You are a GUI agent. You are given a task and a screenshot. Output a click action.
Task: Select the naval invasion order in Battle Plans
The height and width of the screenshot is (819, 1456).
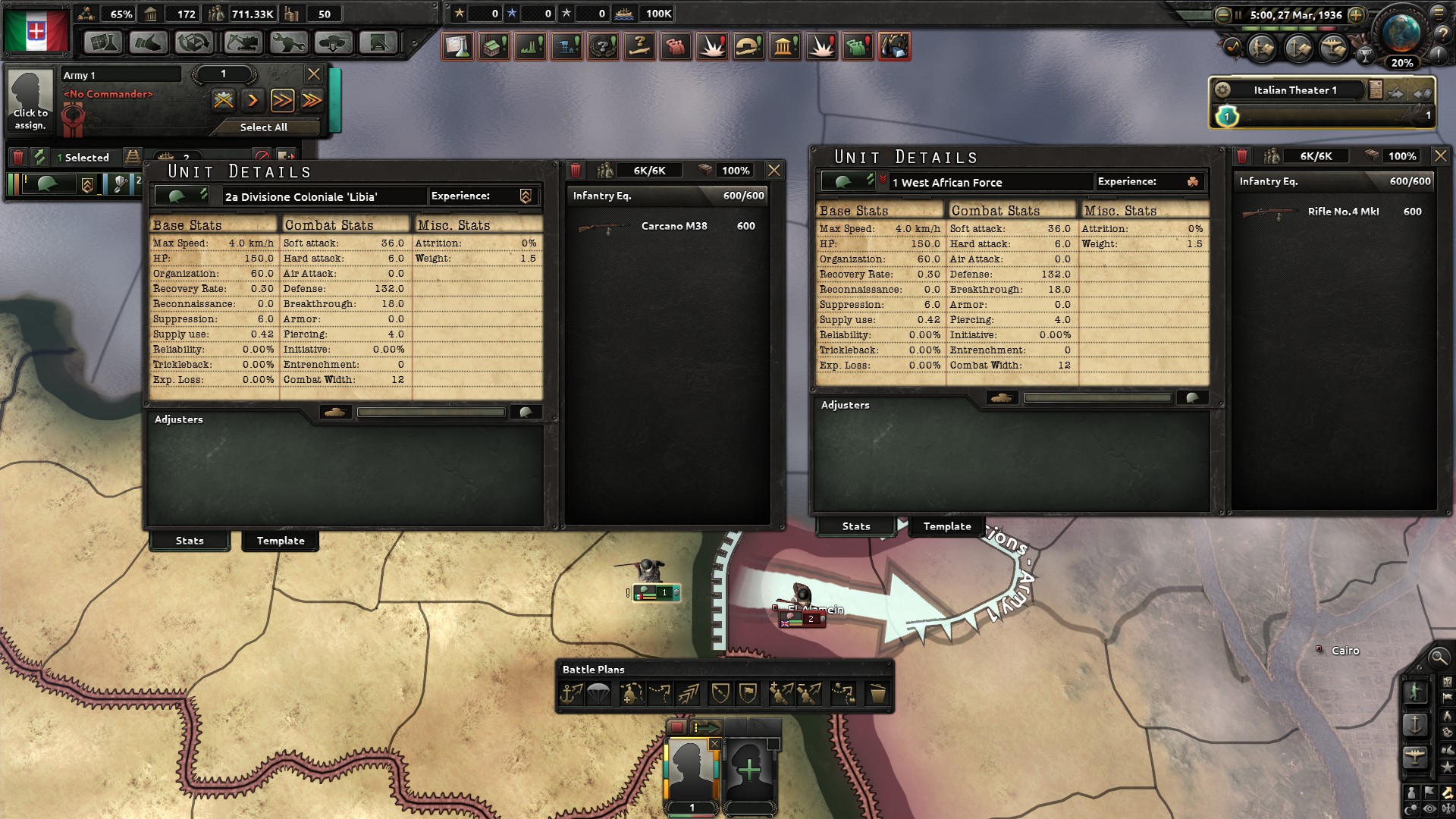pyautogui.click(x=573, y=692)
